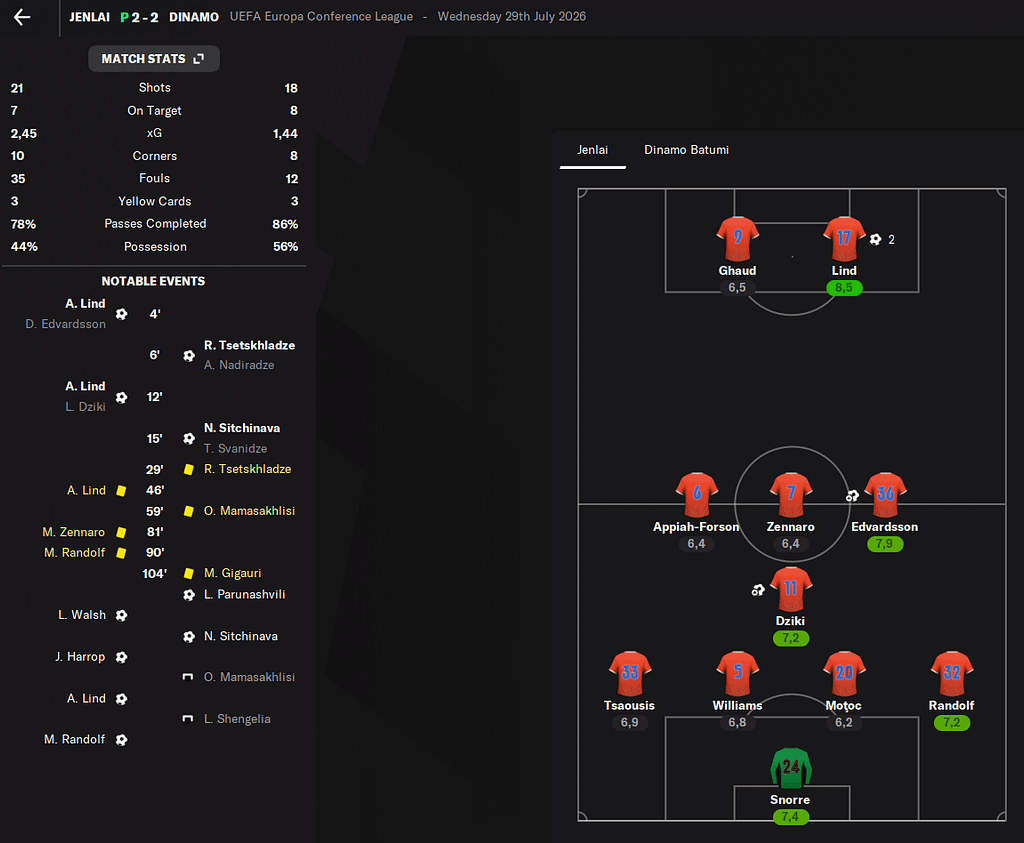The width and height of the screenshot is (1024, 843).
Task: Choose defender Williams' shirt
Action: (x=737, y=674)
